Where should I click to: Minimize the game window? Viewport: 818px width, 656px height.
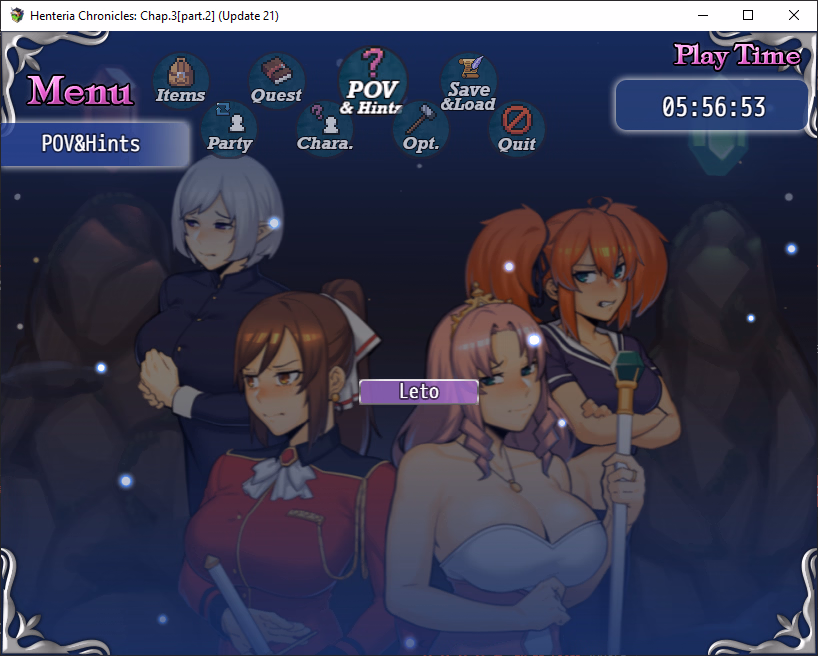pos(702,15)
